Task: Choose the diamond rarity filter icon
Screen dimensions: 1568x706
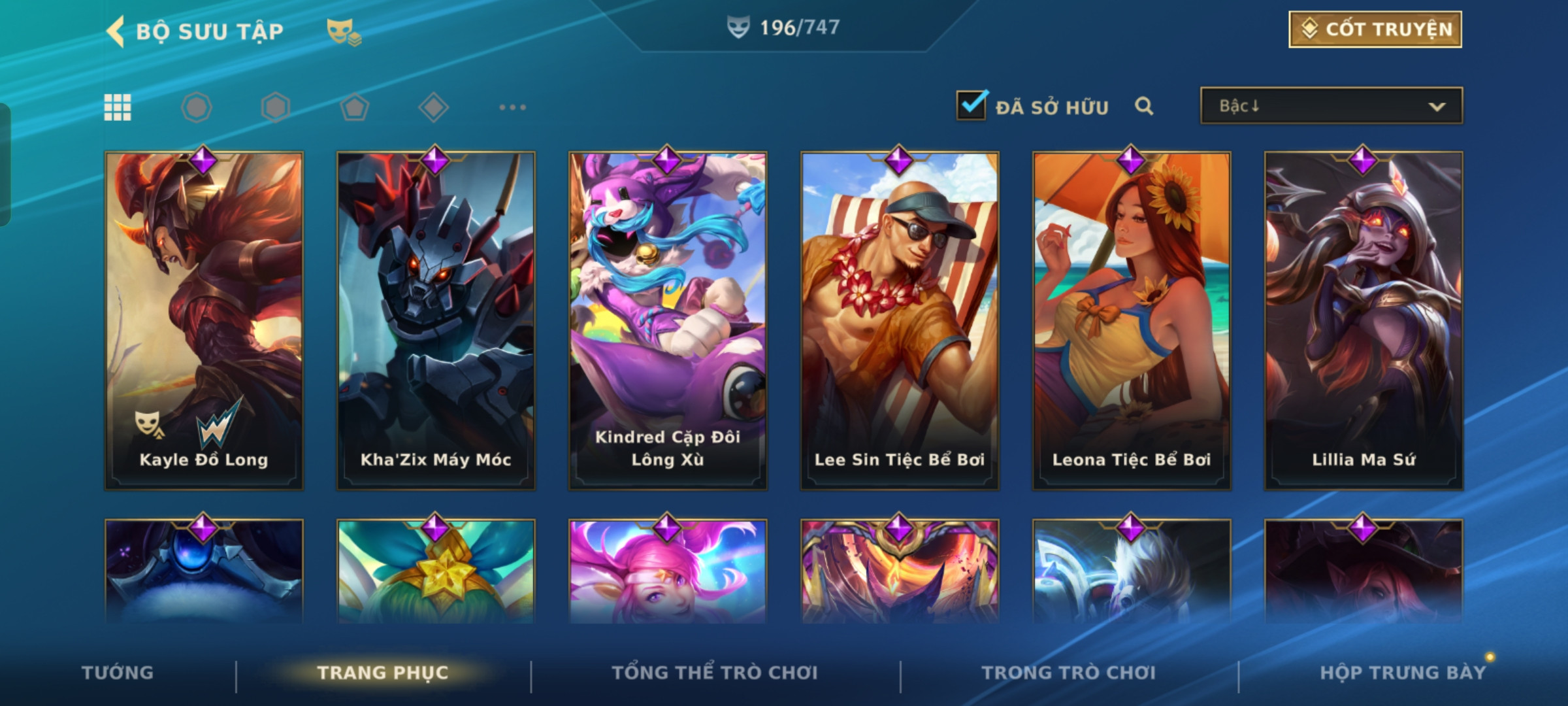Action: point(433,107)
